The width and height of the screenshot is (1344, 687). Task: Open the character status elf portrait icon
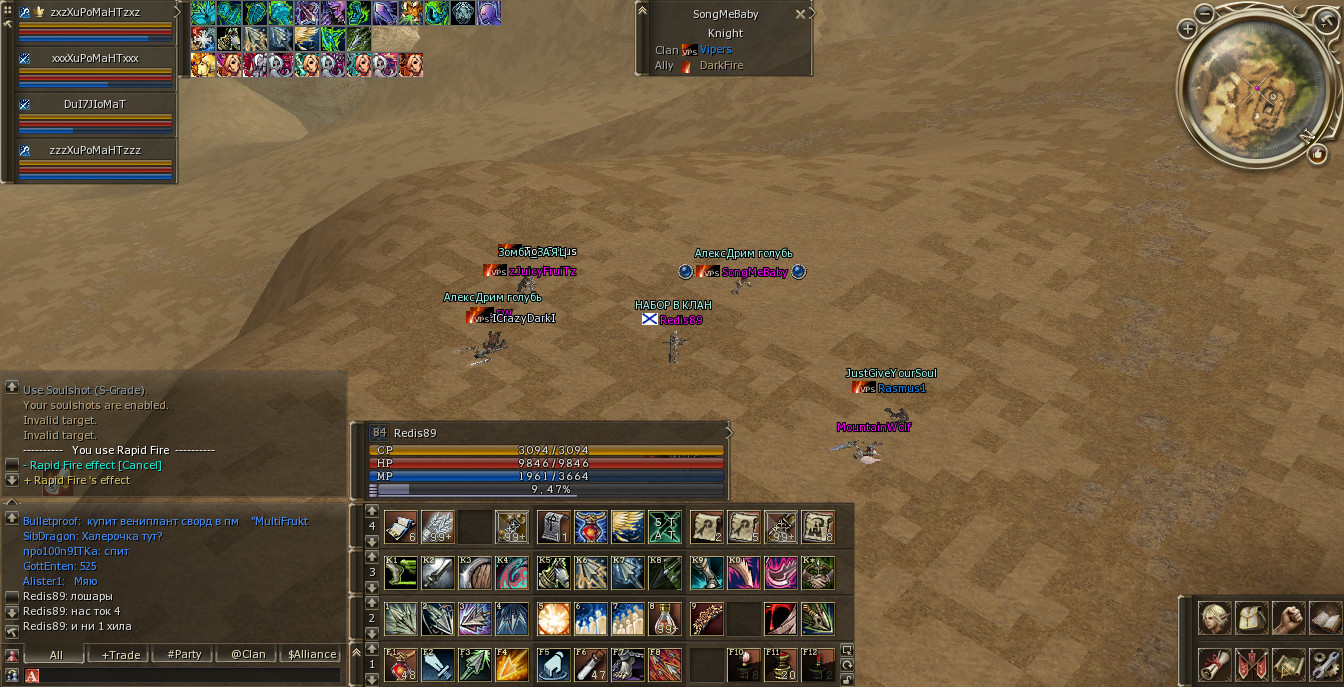(x=1215, y=618)
